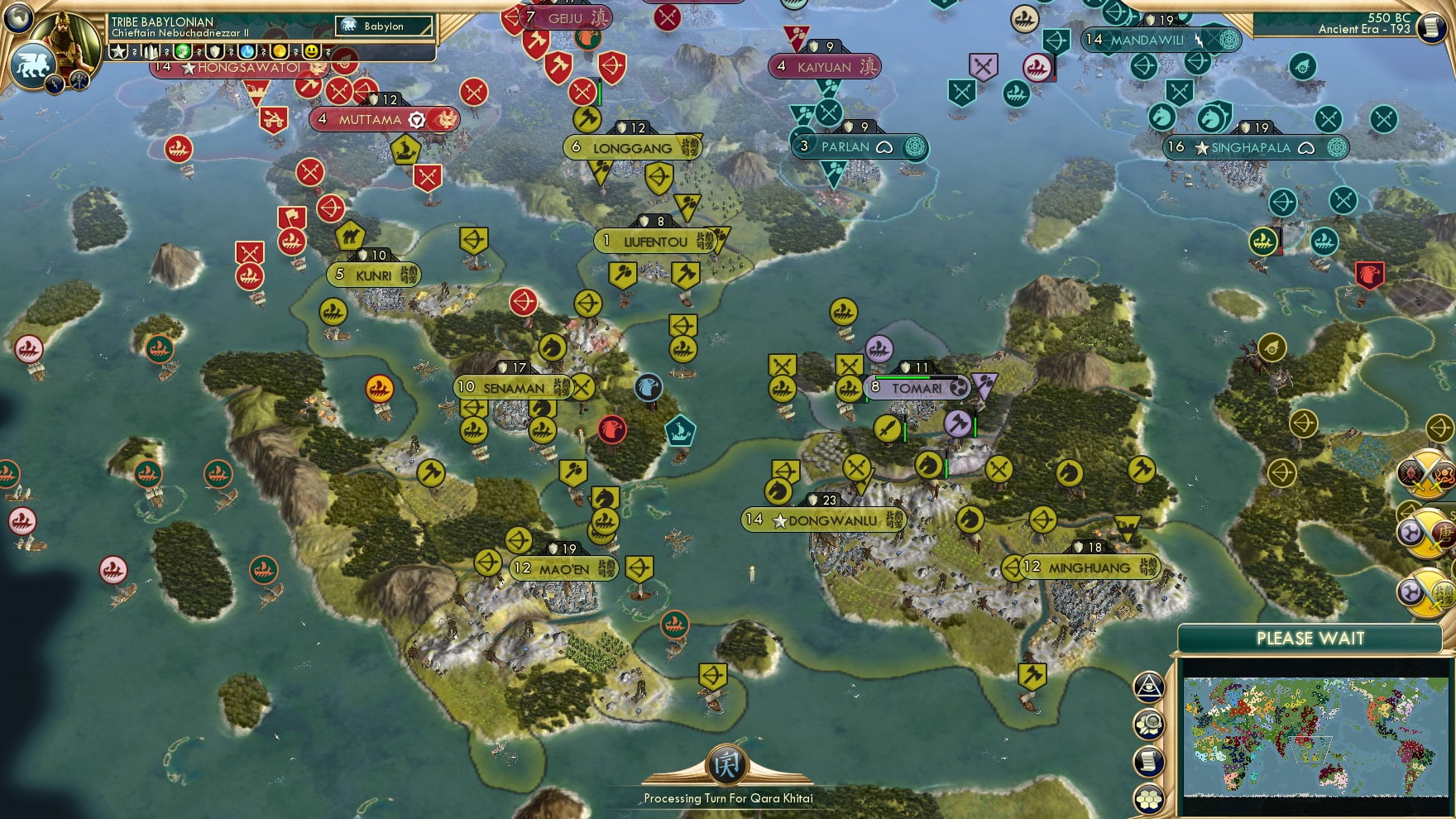The width and height of the screenshot is (1456, 819).
Task: Click the hammer icon beneath the lion emblem
Action: point(79,81)
